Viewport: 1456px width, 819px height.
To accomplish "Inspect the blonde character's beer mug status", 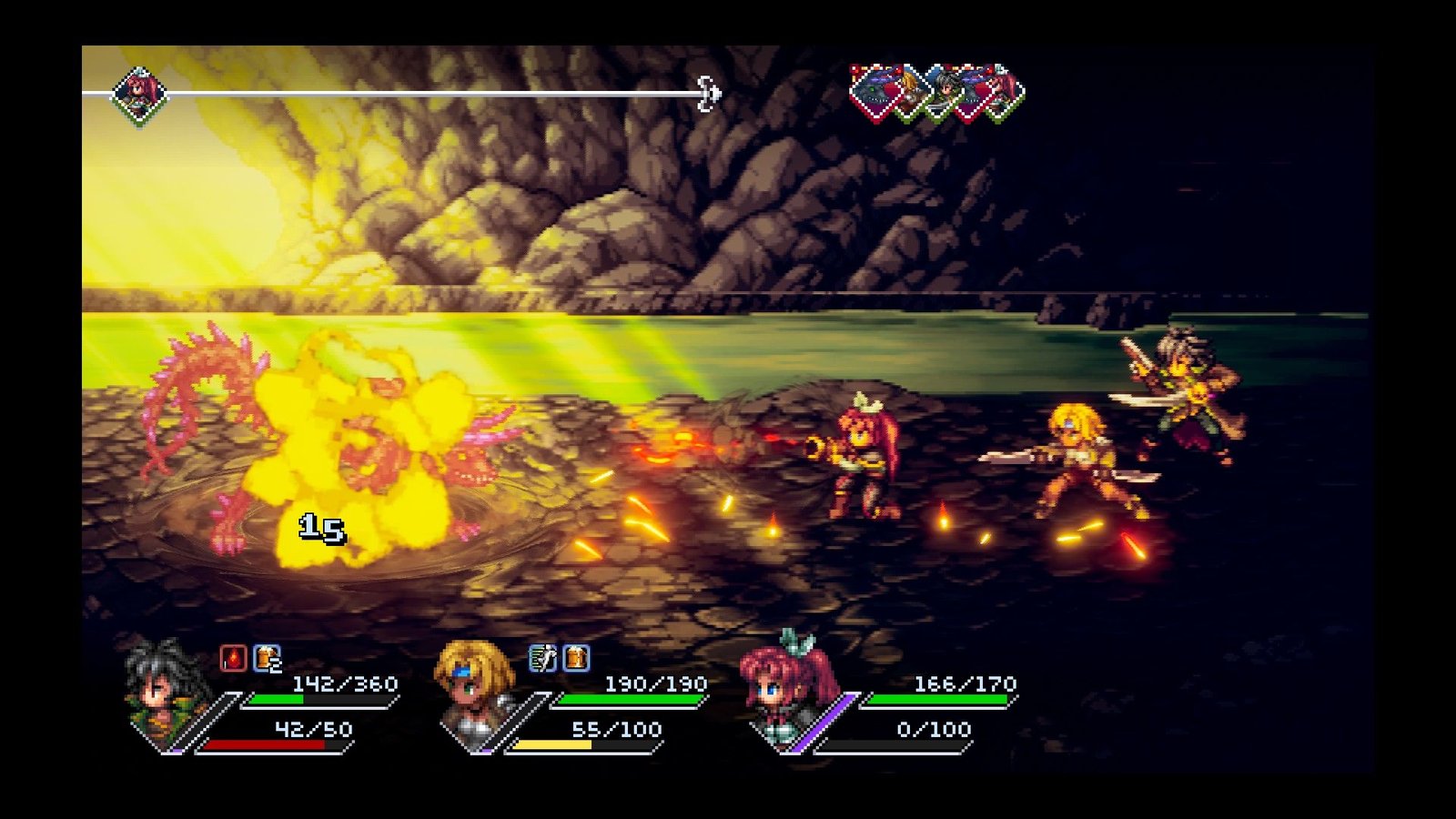I will point(577,658).
